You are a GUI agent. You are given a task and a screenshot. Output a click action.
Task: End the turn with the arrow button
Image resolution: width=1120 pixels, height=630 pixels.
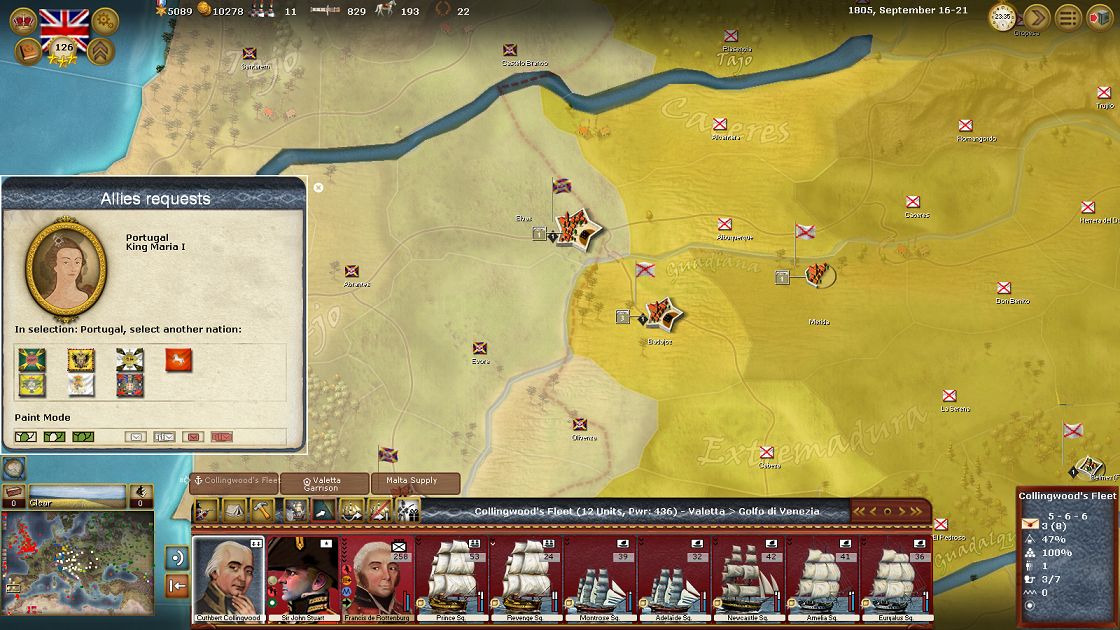click(x=1036, y=17)
